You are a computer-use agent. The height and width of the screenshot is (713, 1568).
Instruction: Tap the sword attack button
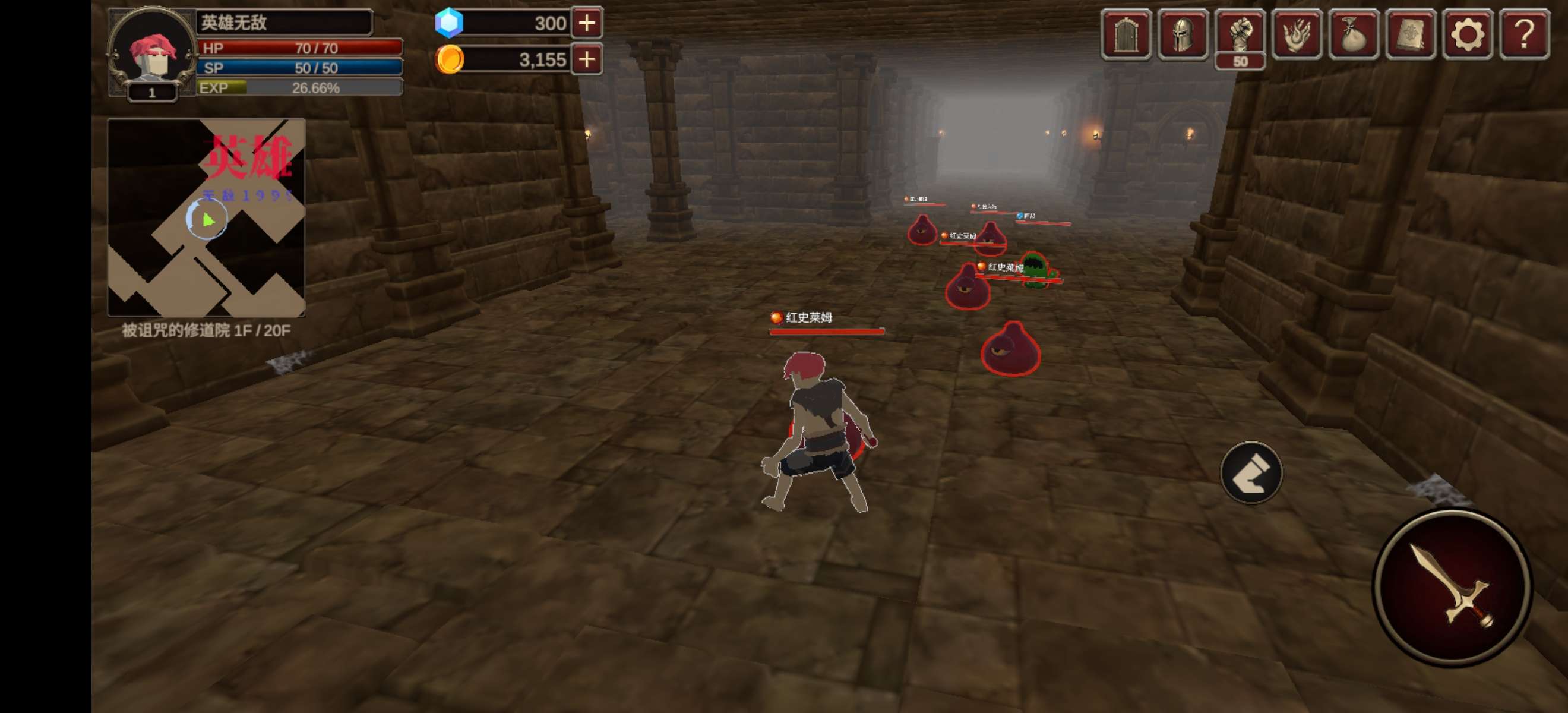[x=1452, y=588]
